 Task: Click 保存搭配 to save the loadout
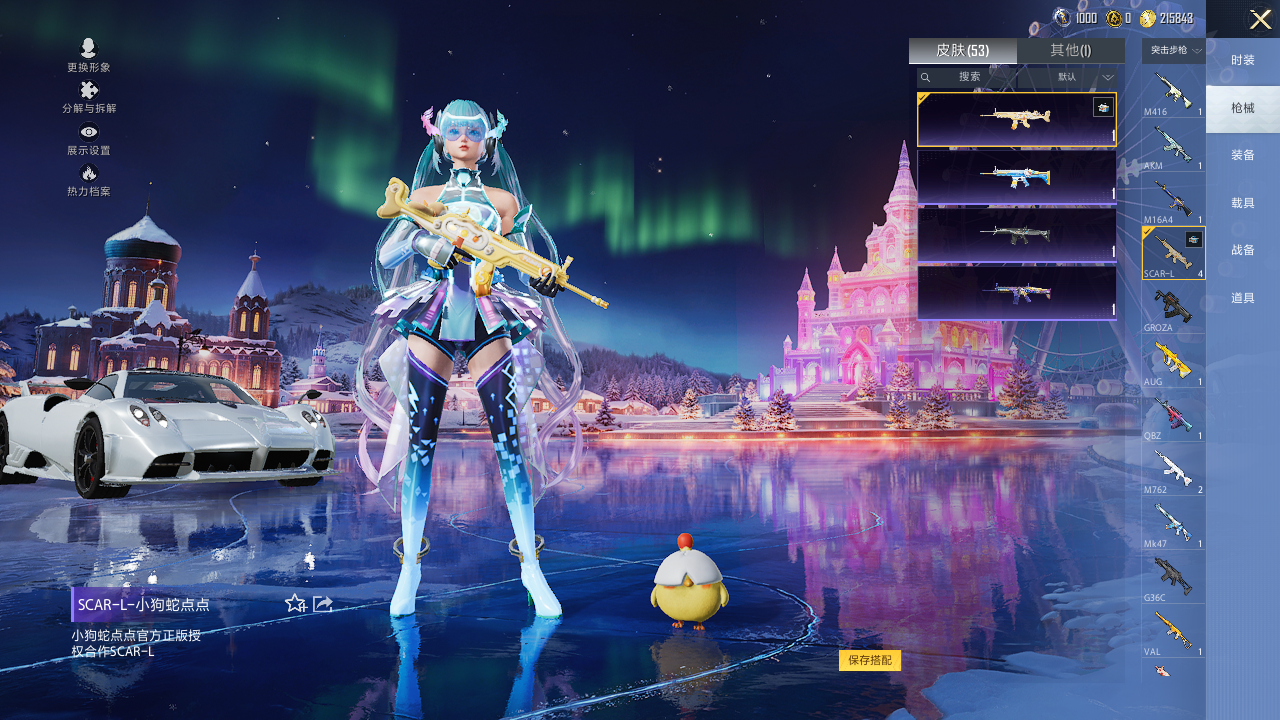tap(869, 660)
